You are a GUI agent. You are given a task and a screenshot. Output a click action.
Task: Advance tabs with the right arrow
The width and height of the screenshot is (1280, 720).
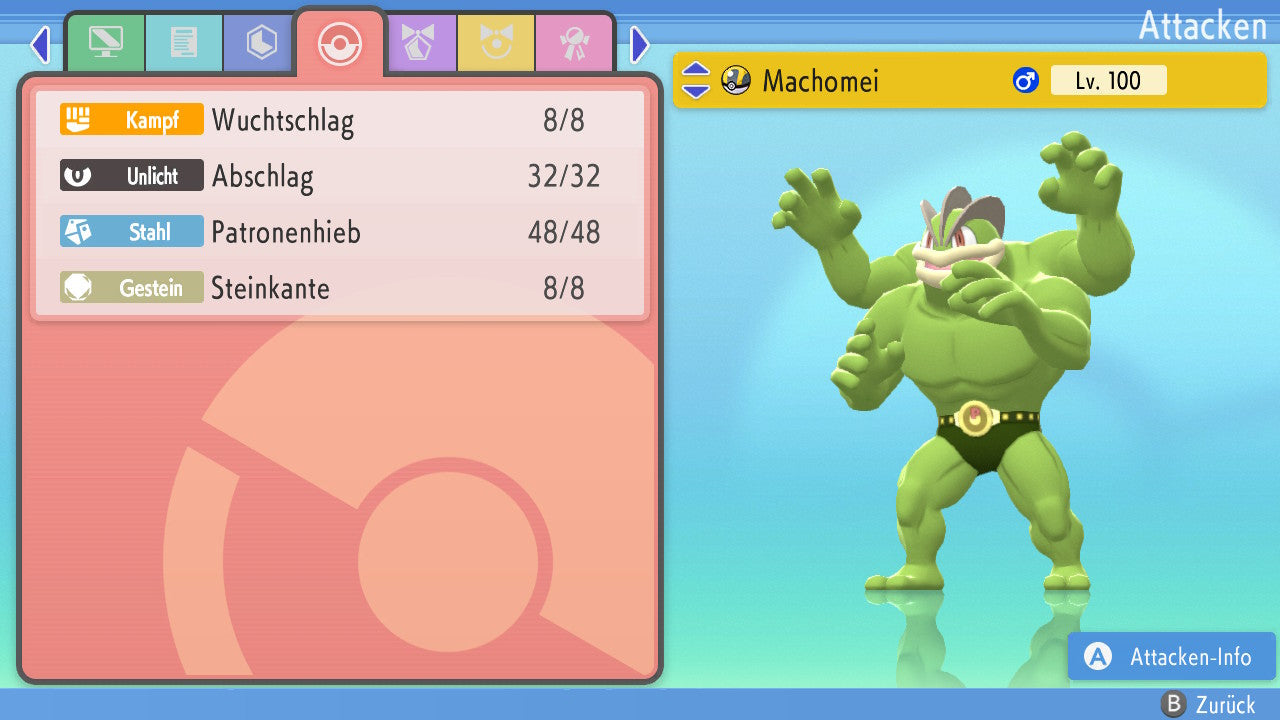coord(640,44)
